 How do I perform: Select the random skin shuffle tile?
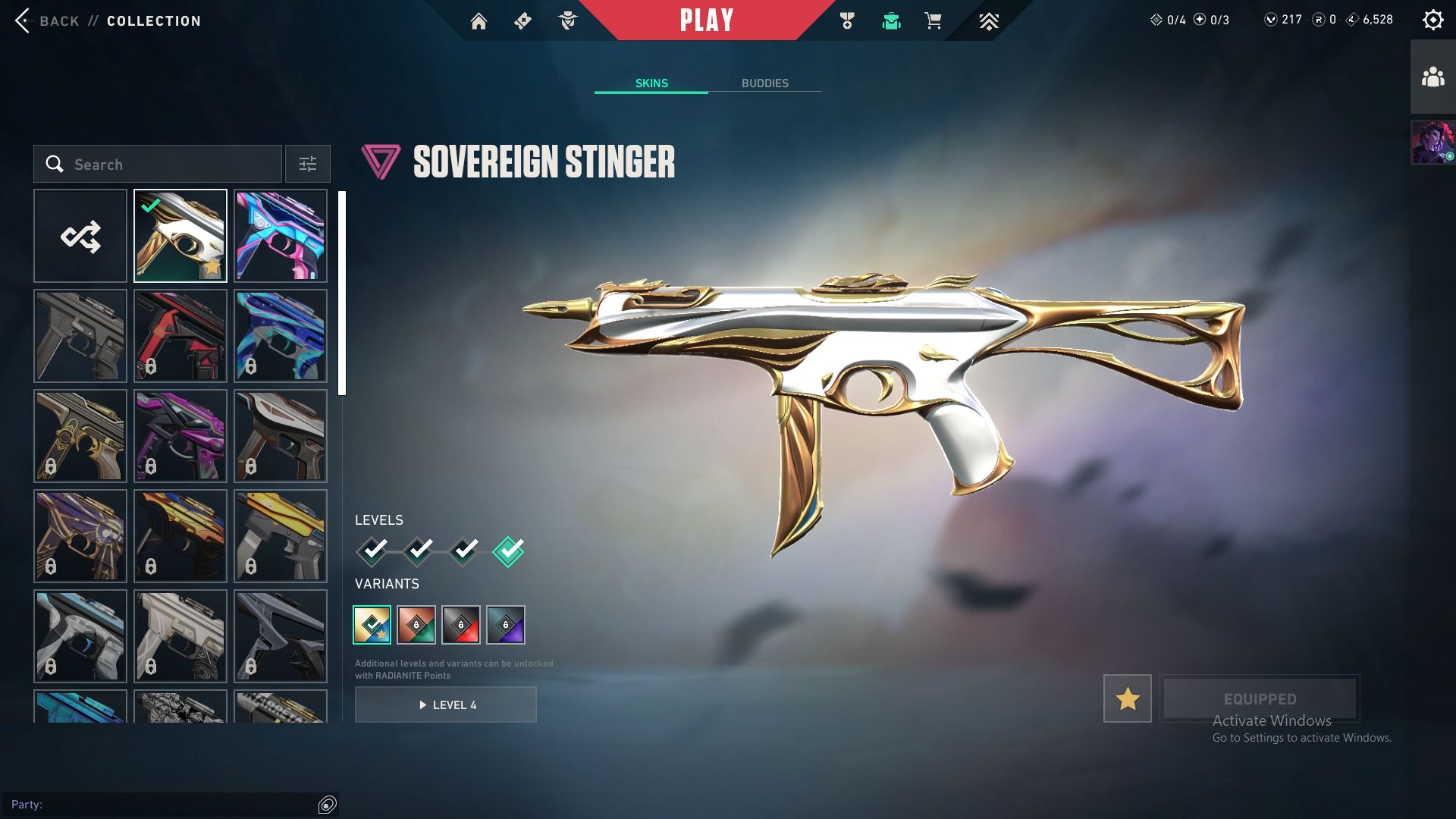[80, 236]
